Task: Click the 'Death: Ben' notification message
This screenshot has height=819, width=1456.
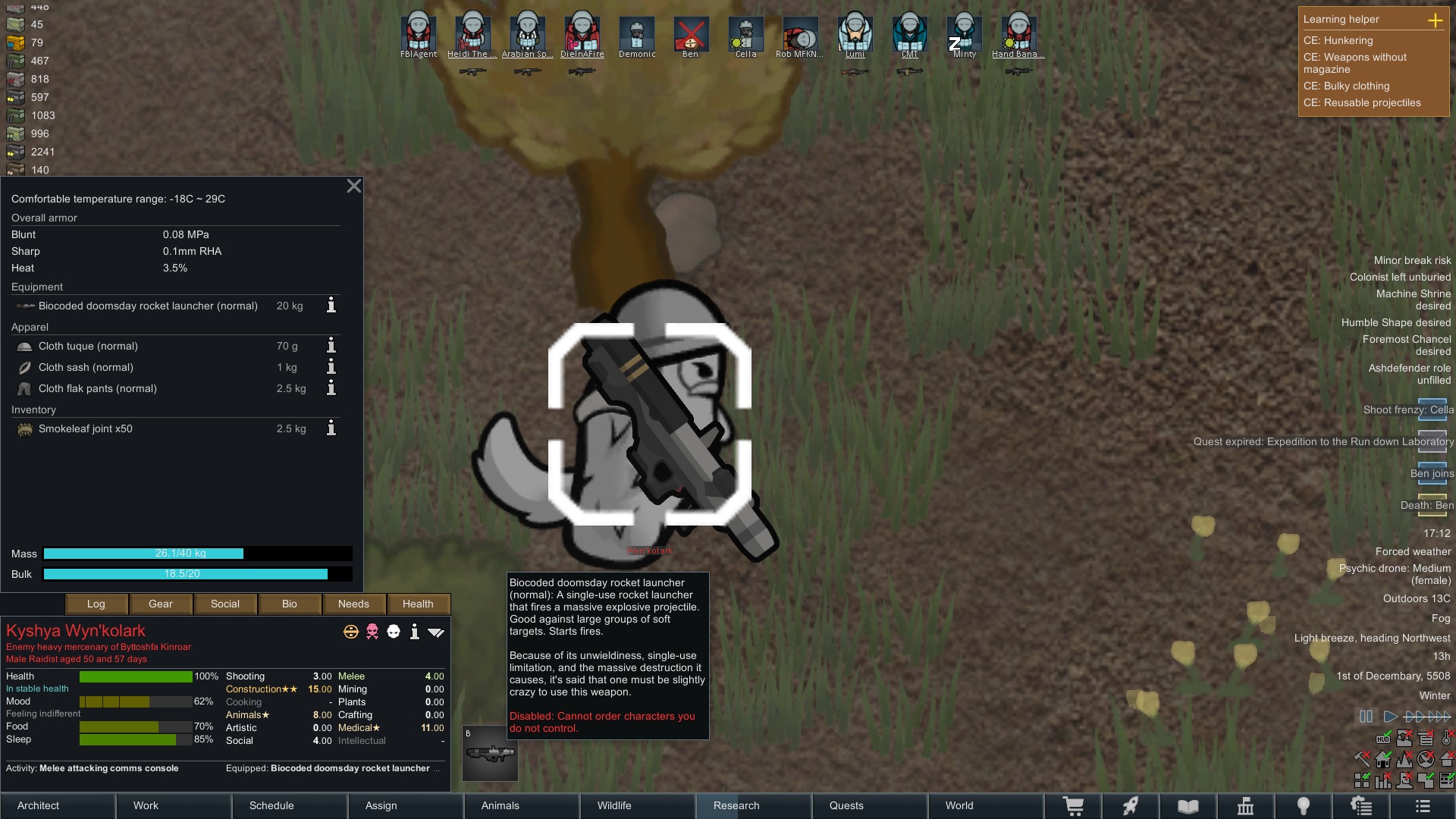Action: [x=1424, y=504]
